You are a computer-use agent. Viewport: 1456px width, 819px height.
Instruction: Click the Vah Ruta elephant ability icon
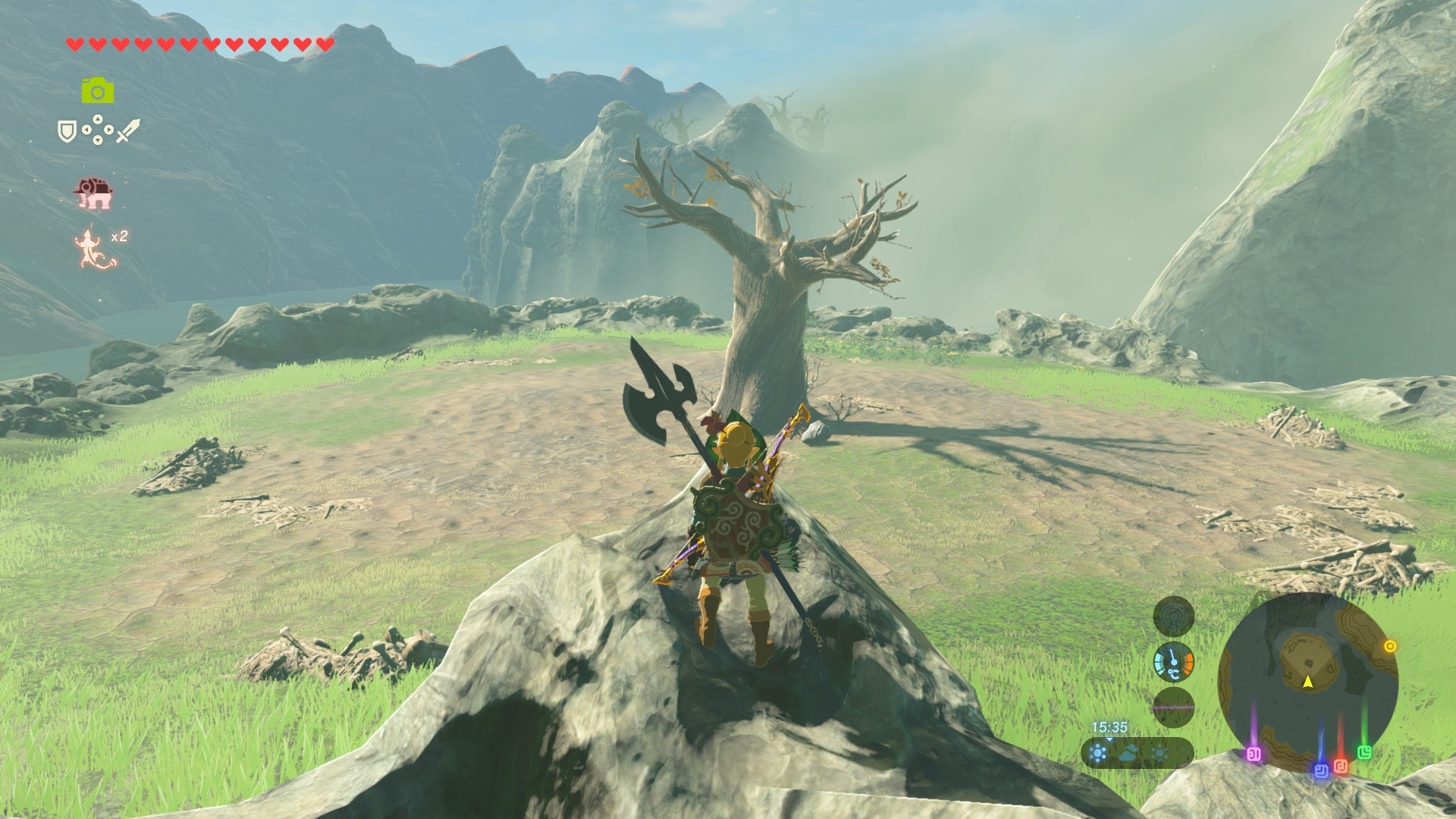[x=93, y=194]
